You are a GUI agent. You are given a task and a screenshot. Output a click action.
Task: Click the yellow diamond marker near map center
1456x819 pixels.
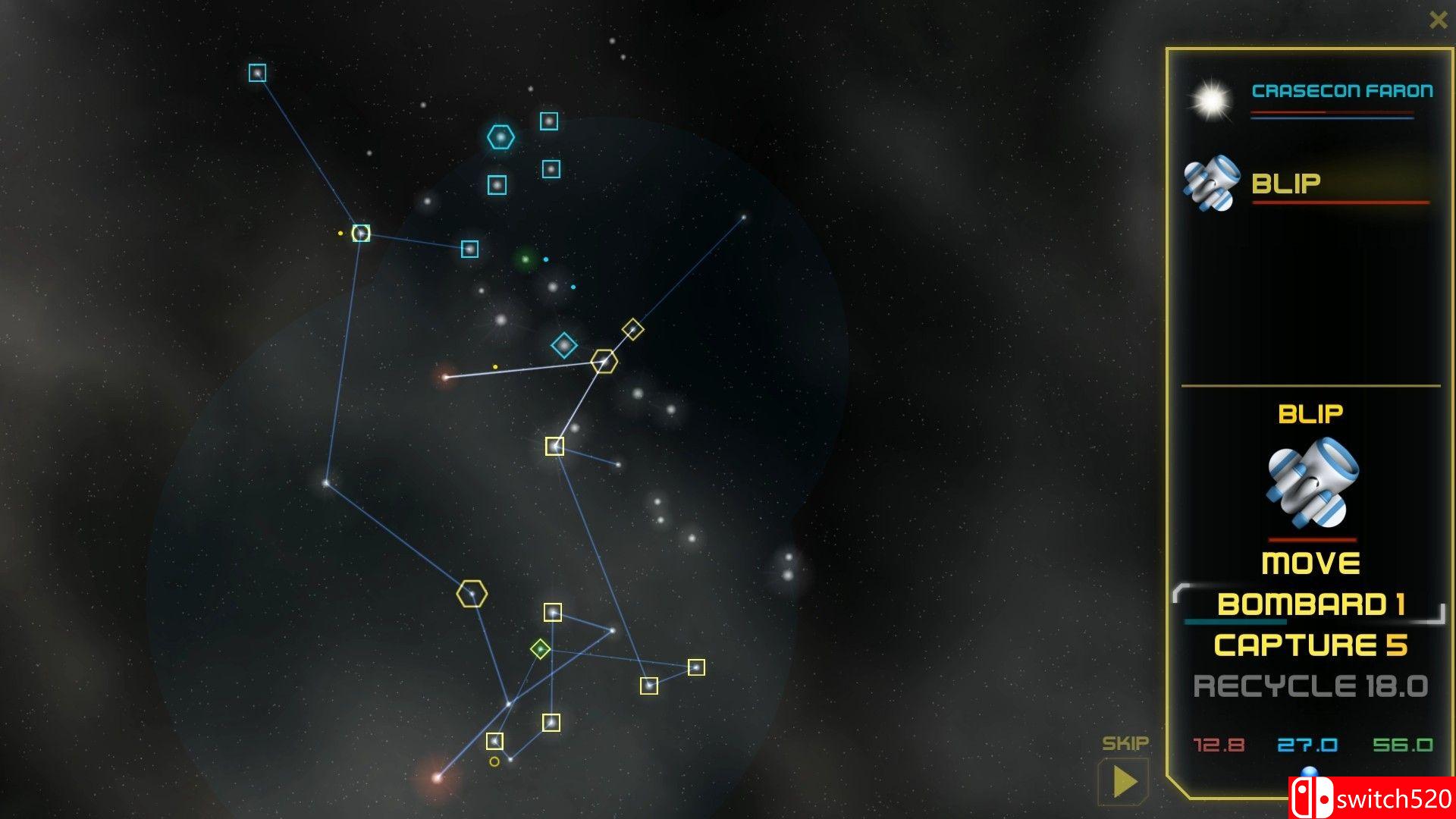632,329
